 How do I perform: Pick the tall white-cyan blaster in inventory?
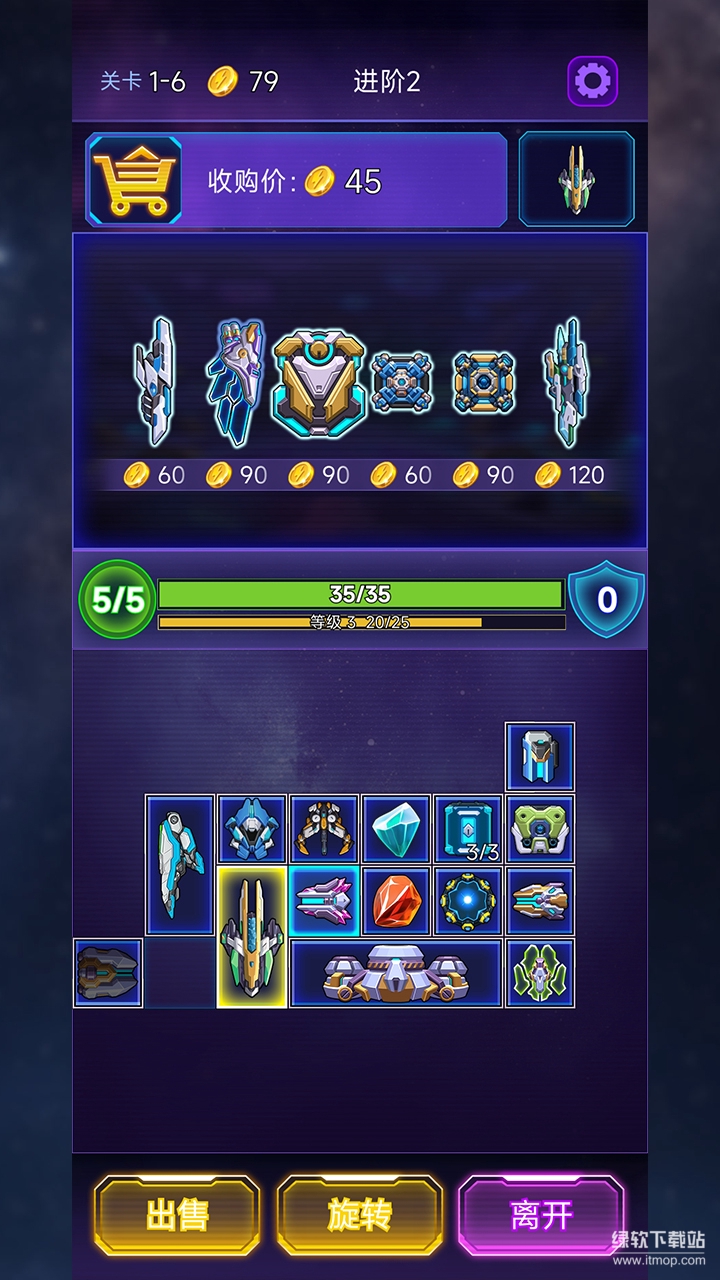180,865
